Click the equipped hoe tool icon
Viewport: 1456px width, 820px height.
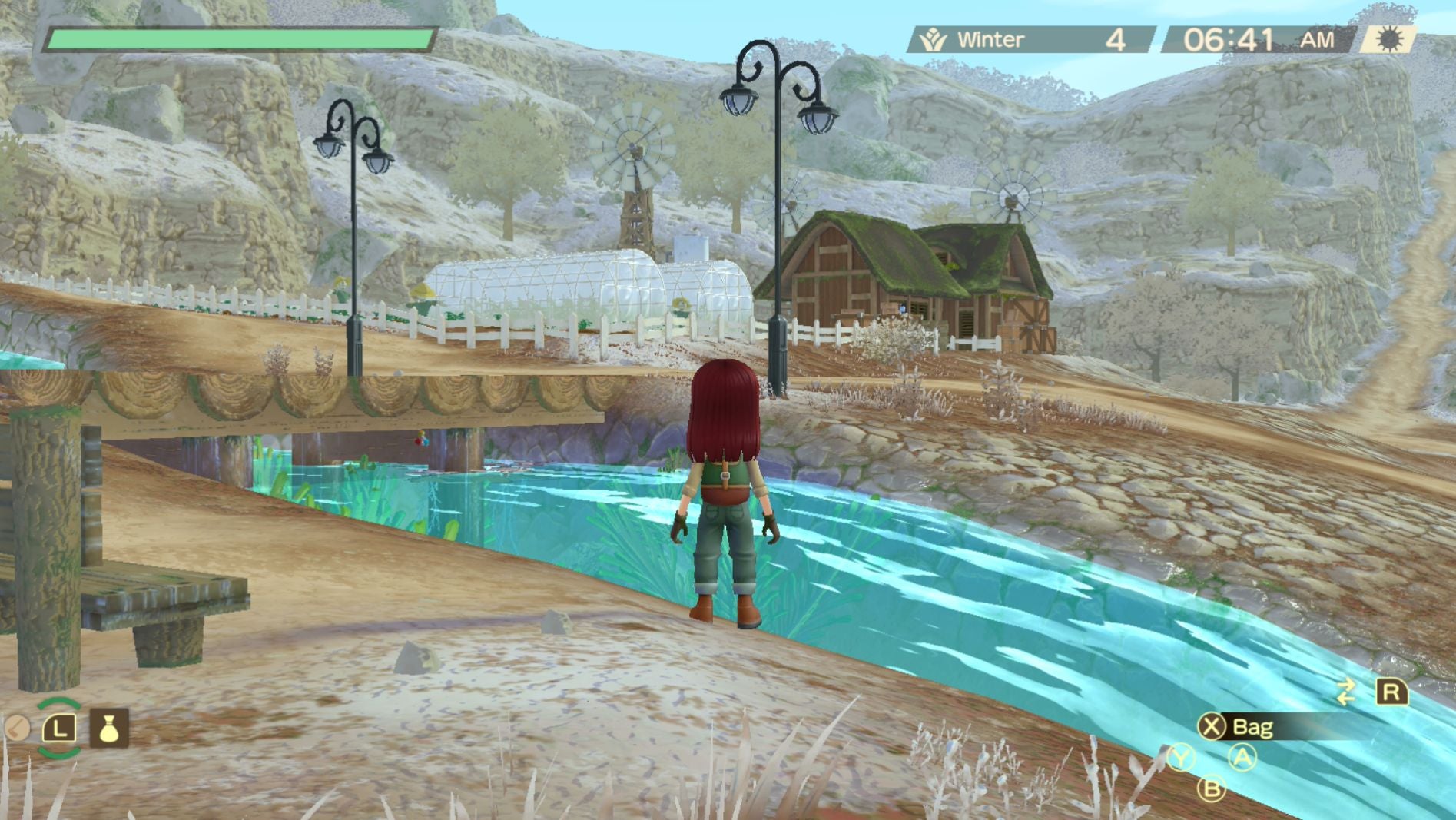(17, 728)
